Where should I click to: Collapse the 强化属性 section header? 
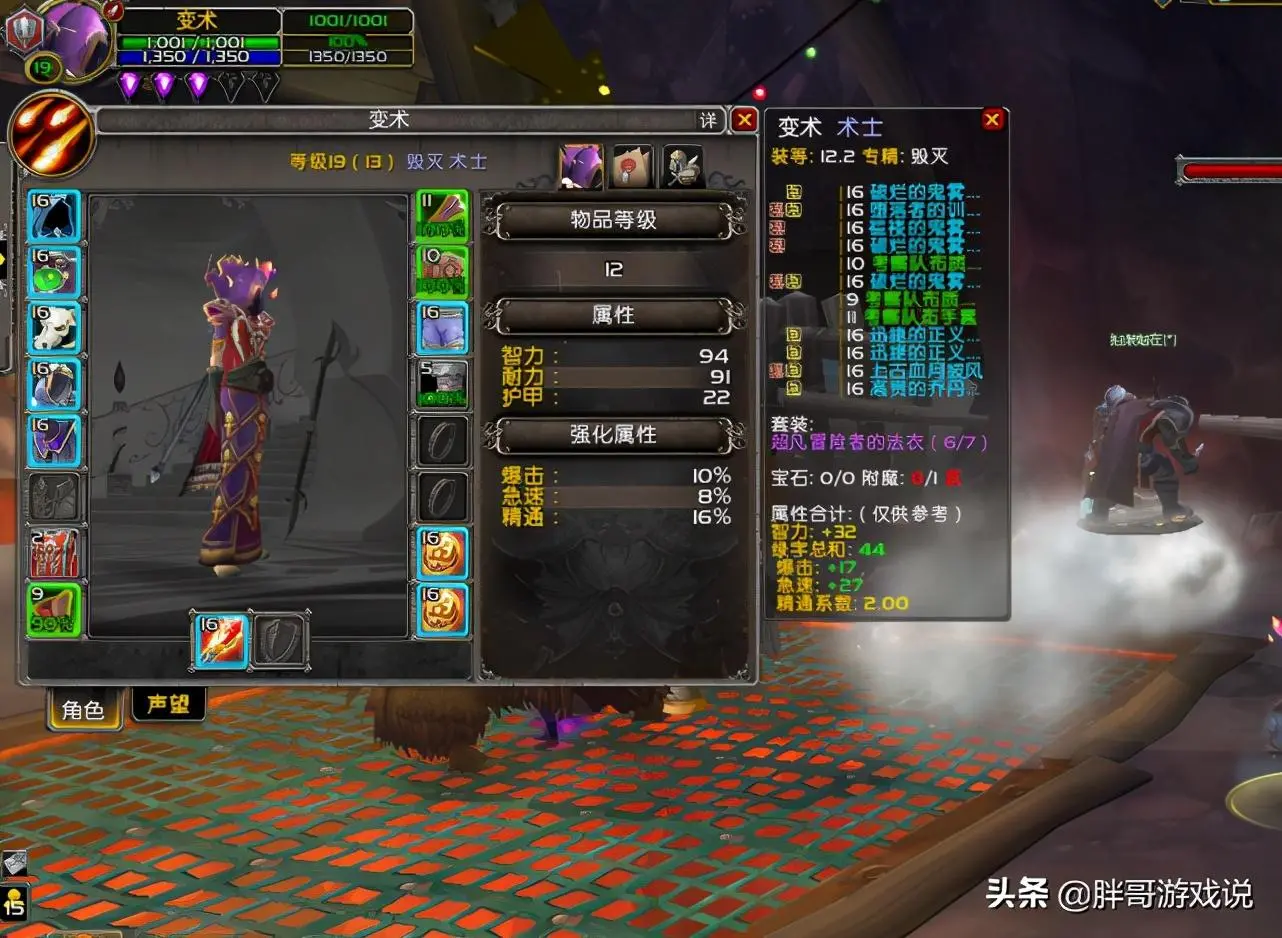click(x=612, y=435)
